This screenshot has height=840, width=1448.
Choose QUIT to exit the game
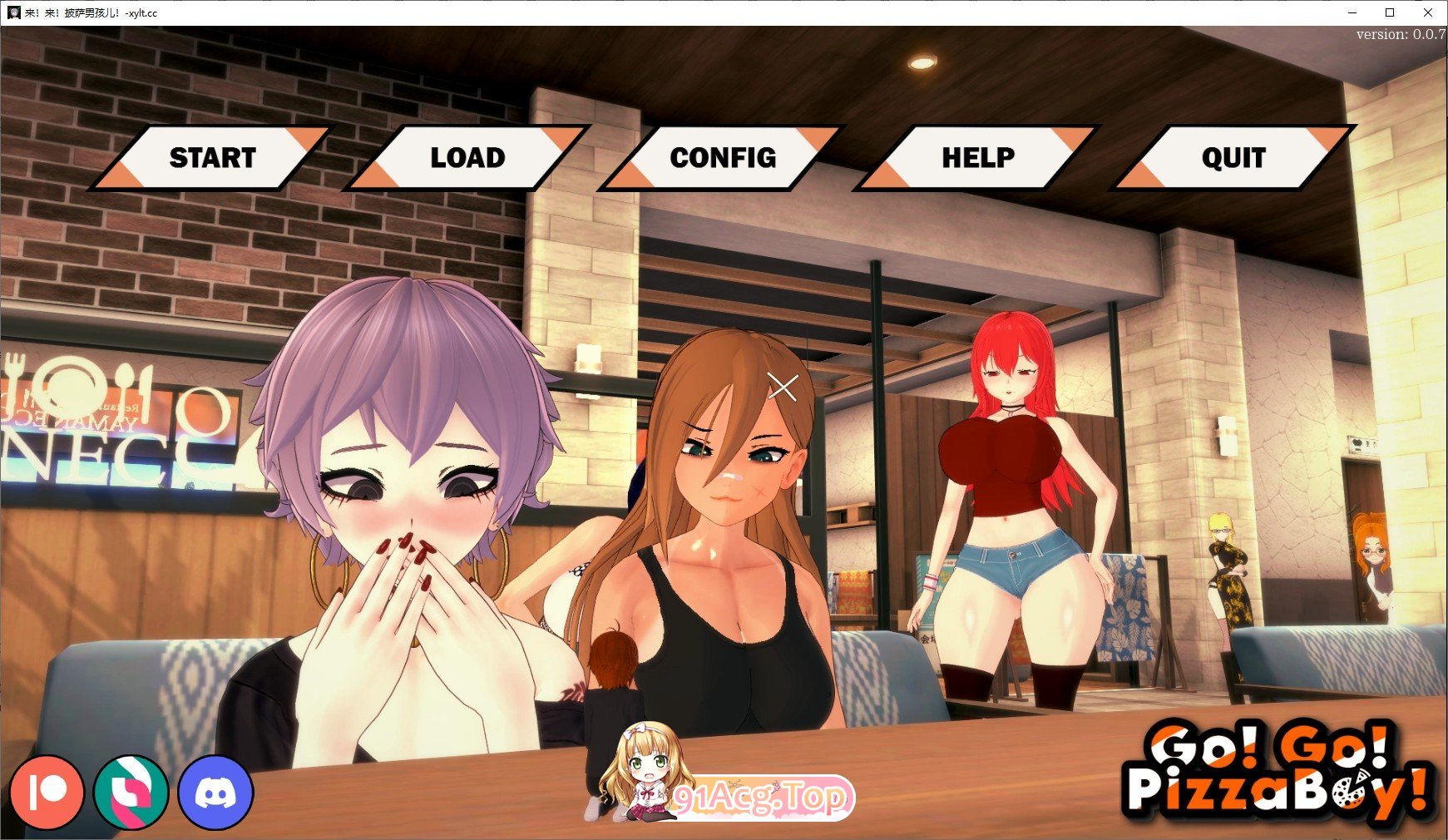[x=1233, y=158]
